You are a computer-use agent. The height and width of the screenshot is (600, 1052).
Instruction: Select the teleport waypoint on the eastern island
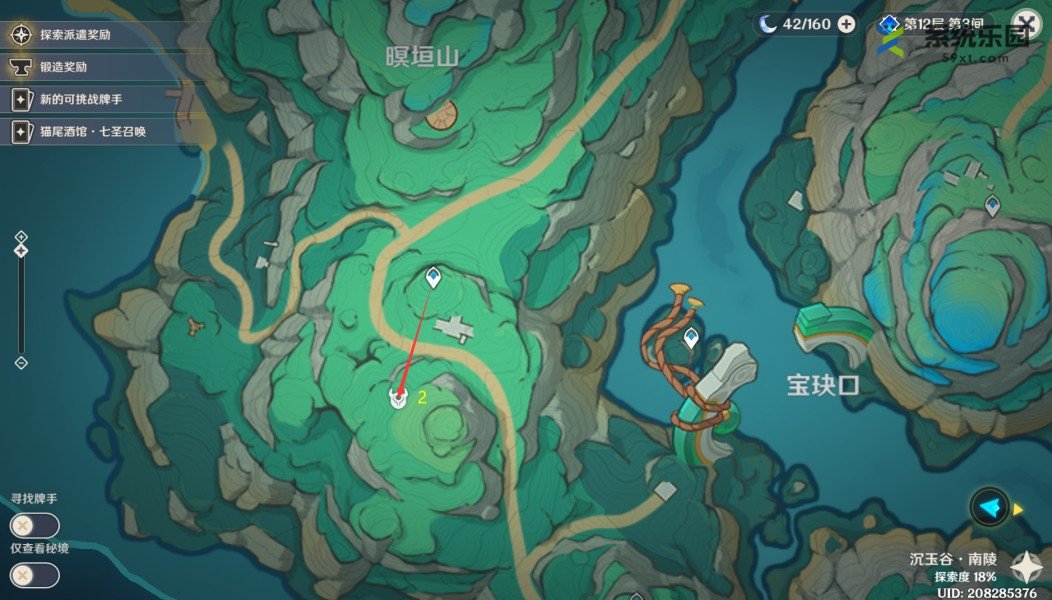click(992, 206)
